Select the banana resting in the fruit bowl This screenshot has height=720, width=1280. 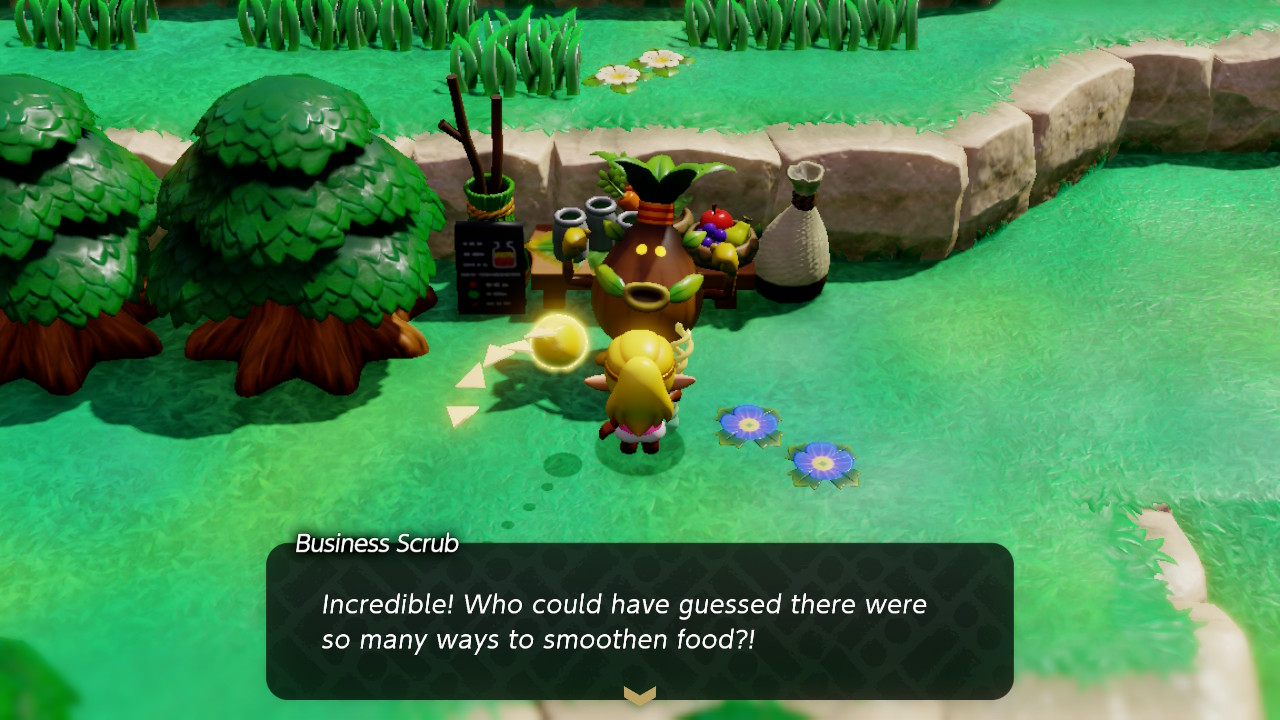pyautogui.click(x=726, y=255)
